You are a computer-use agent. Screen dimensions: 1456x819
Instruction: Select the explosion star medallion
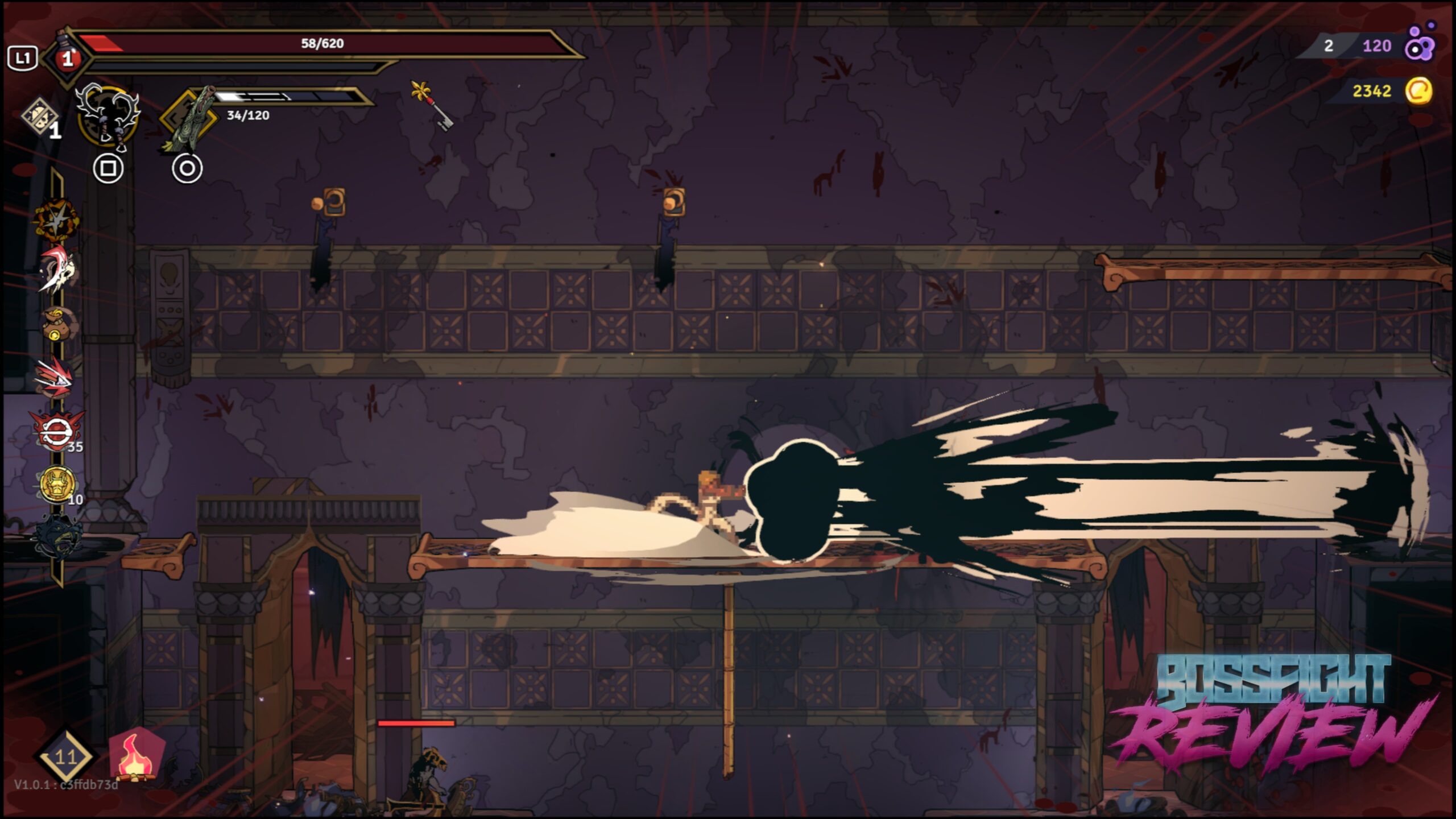click(55, 219)
